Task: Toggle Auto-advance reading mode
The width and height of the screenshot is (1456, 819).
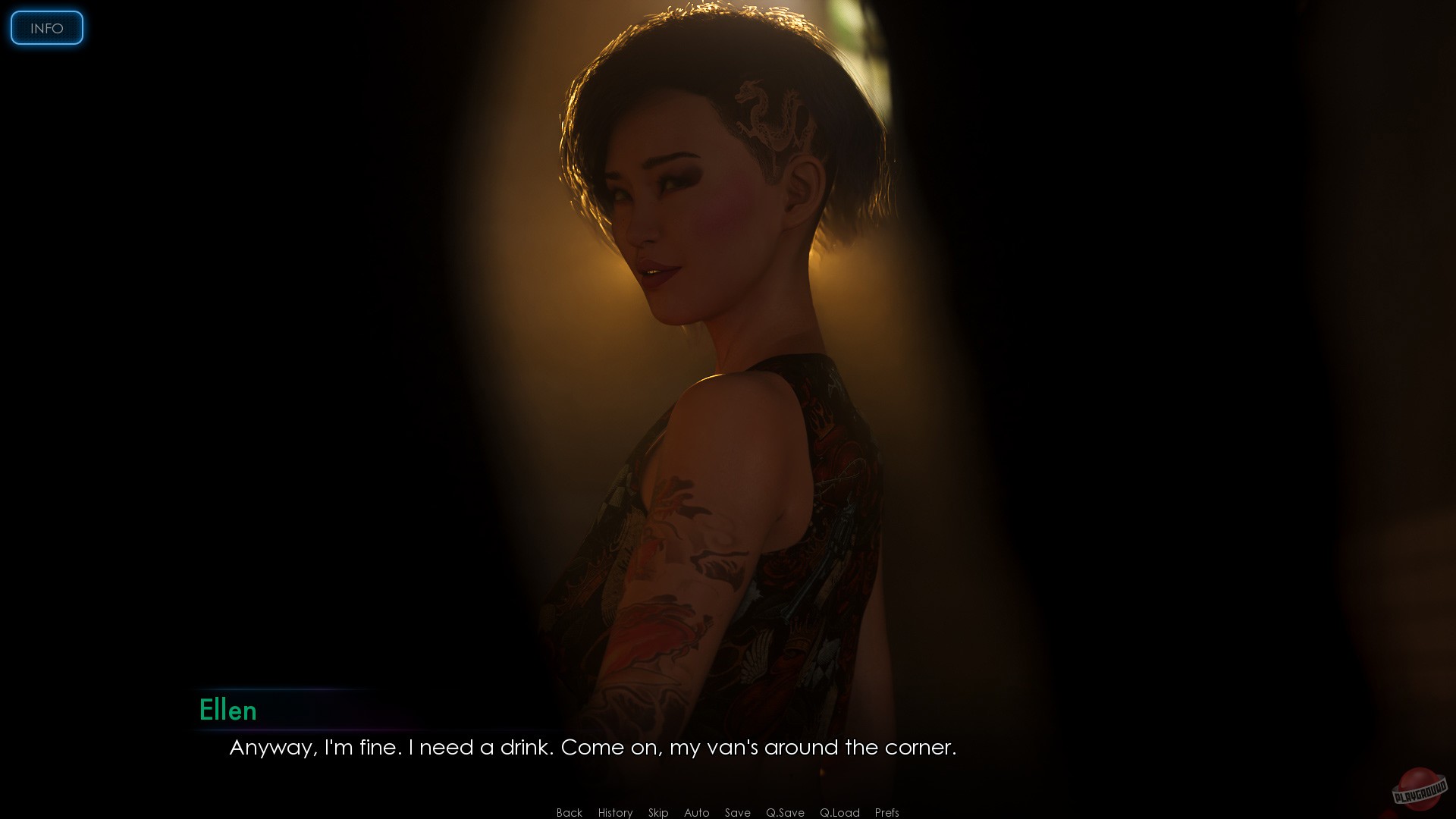Action: point(696,812)
